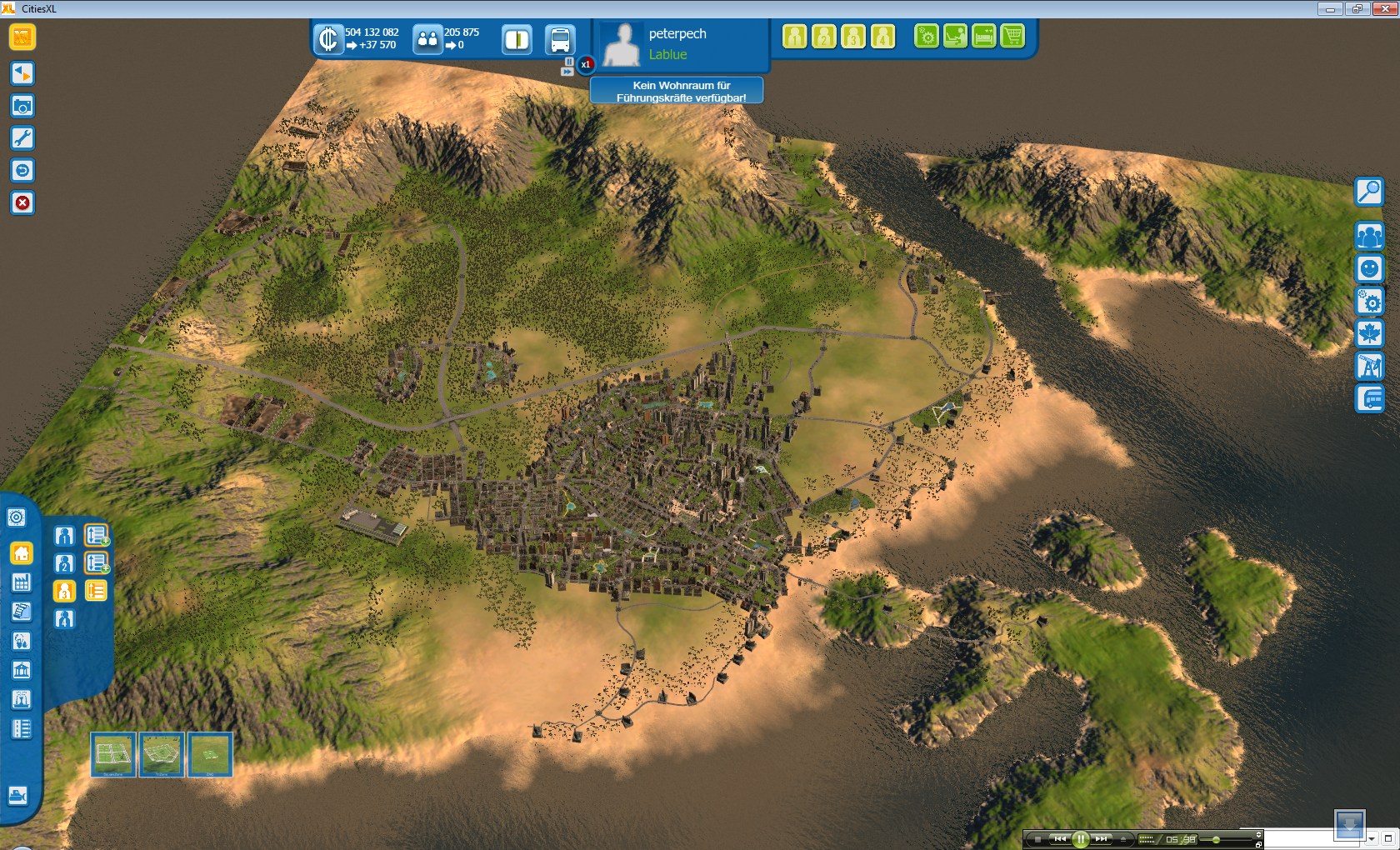The width and height of the screenshot is (1400, 850).
Task: Dismiss the 'Kein Wohnraum für Führungskräfte' notification
Action: pyautogui.click(x=677, y=91)
